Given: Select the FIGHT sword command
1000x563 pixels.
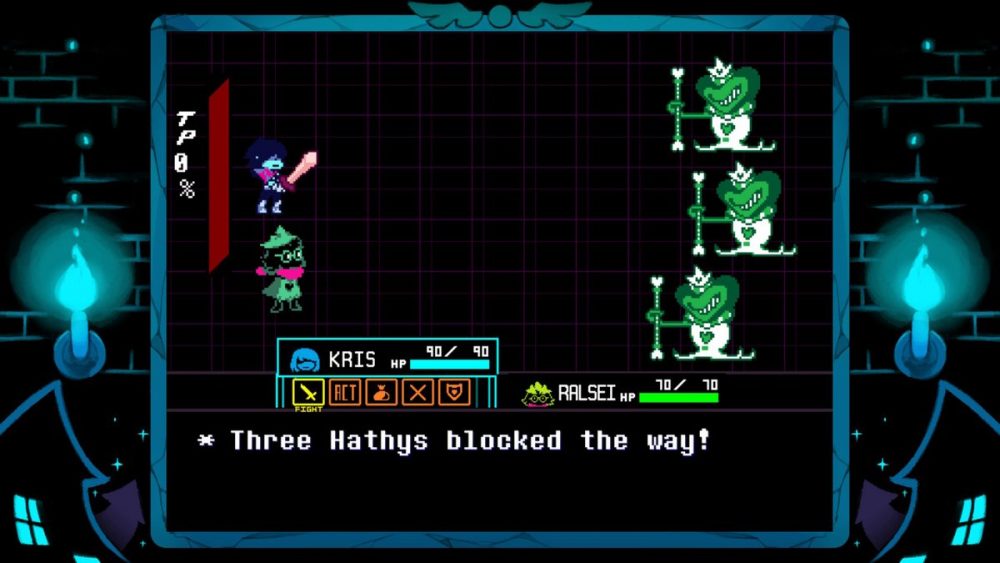Looking at the screenshot, I should [308, 392].
